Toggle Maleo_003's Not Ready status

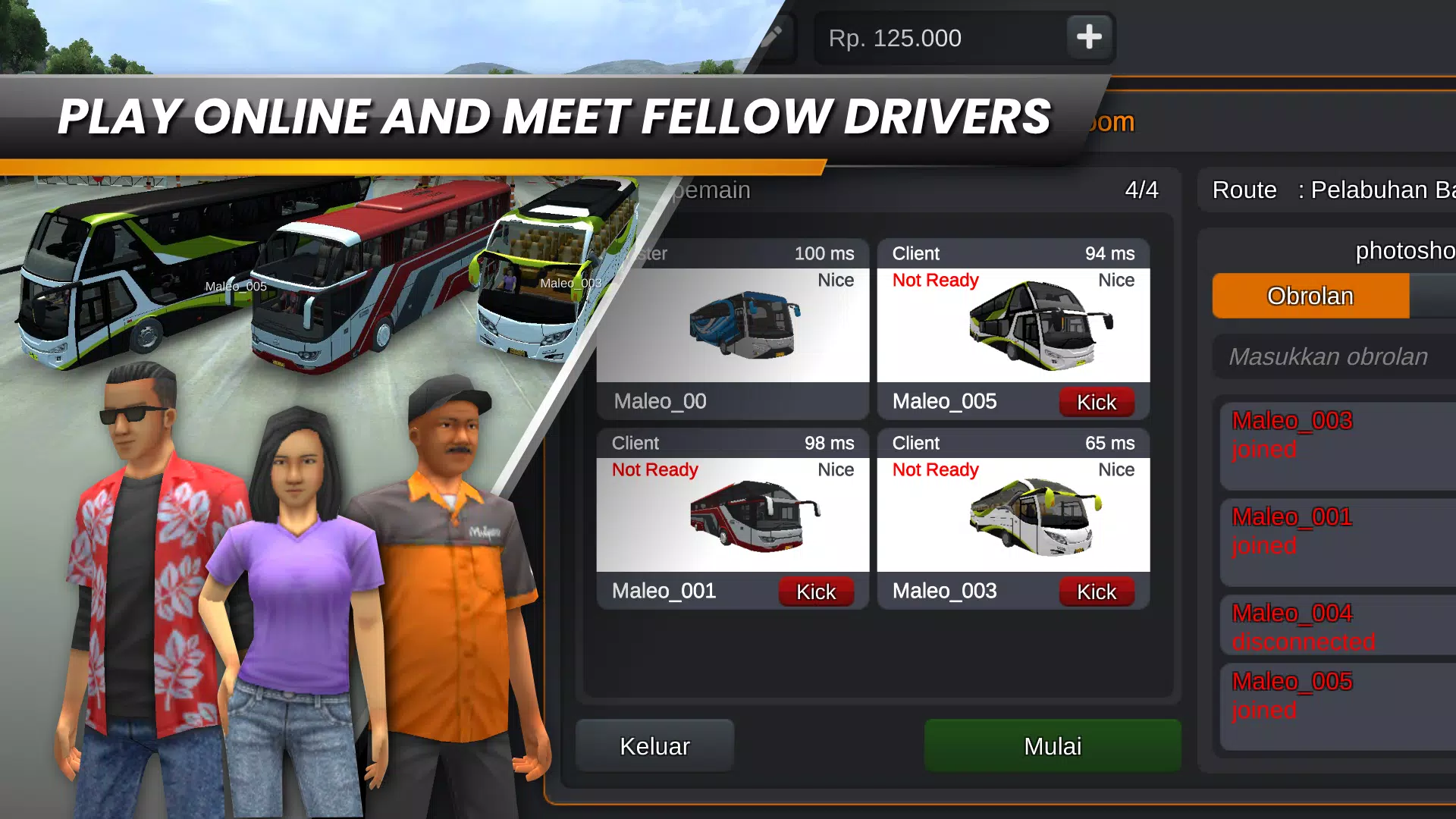pos(935,469)
